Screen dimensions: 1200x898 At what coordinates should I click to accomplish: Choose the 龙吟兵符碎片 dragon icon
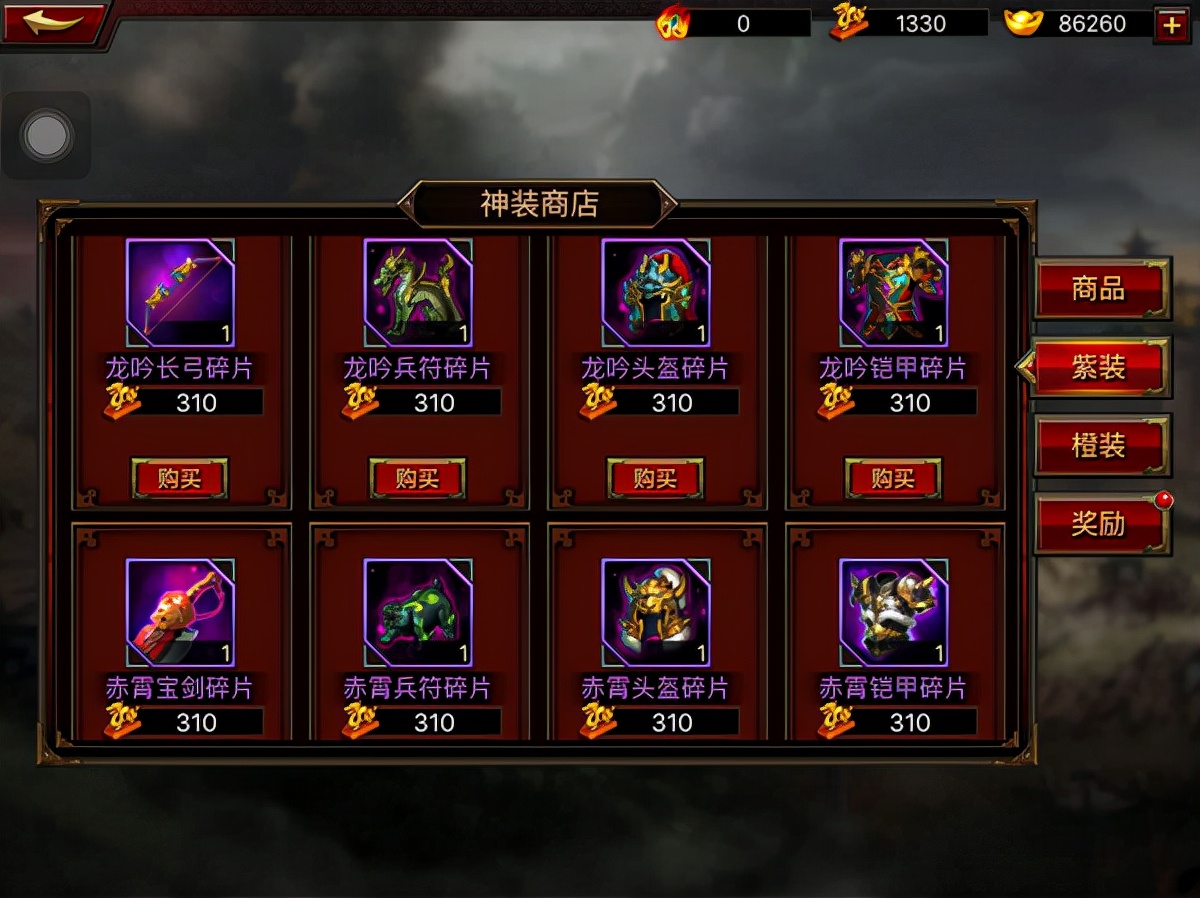[x=418, y=293]
